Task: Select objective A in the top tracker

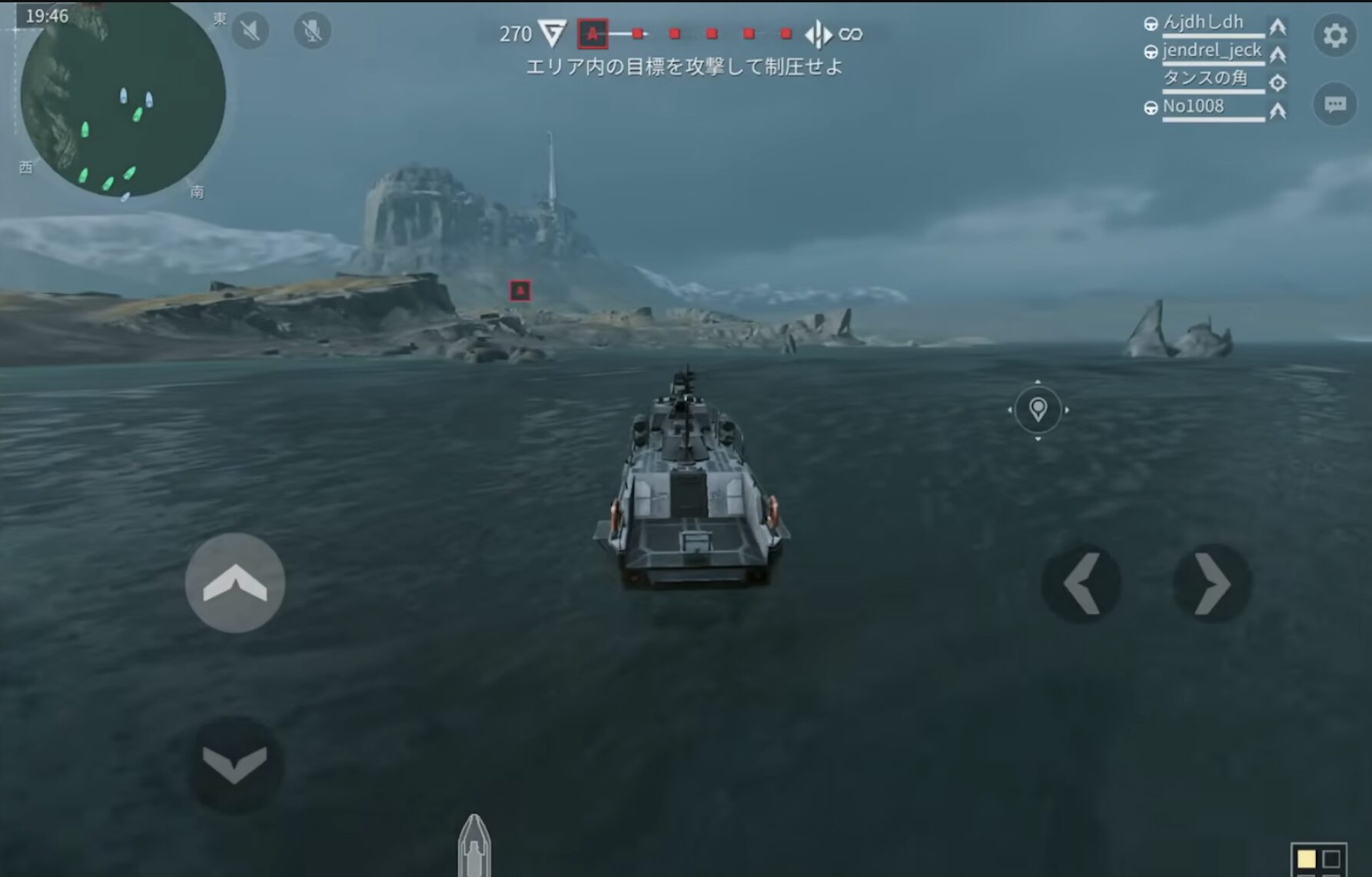Action: tap(593, 34)
